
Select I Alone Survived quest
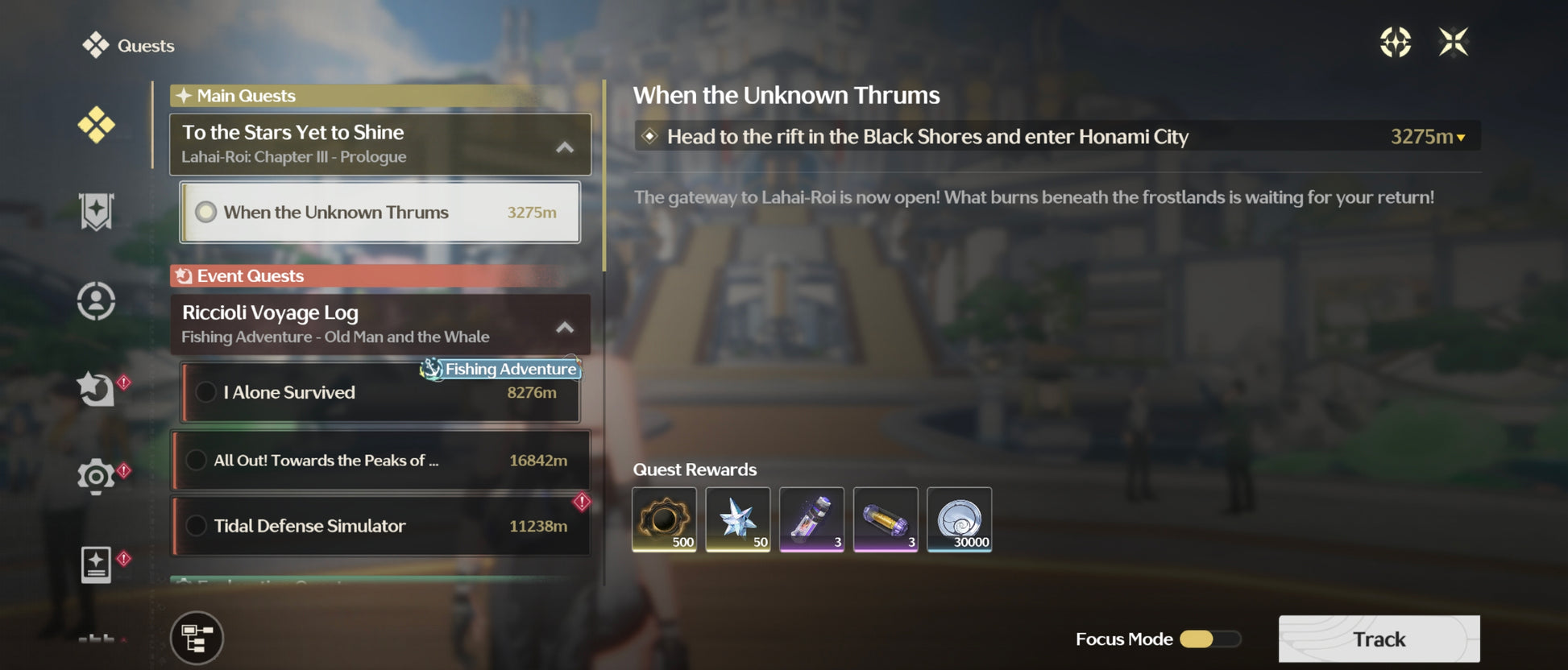tap(380, 393)
